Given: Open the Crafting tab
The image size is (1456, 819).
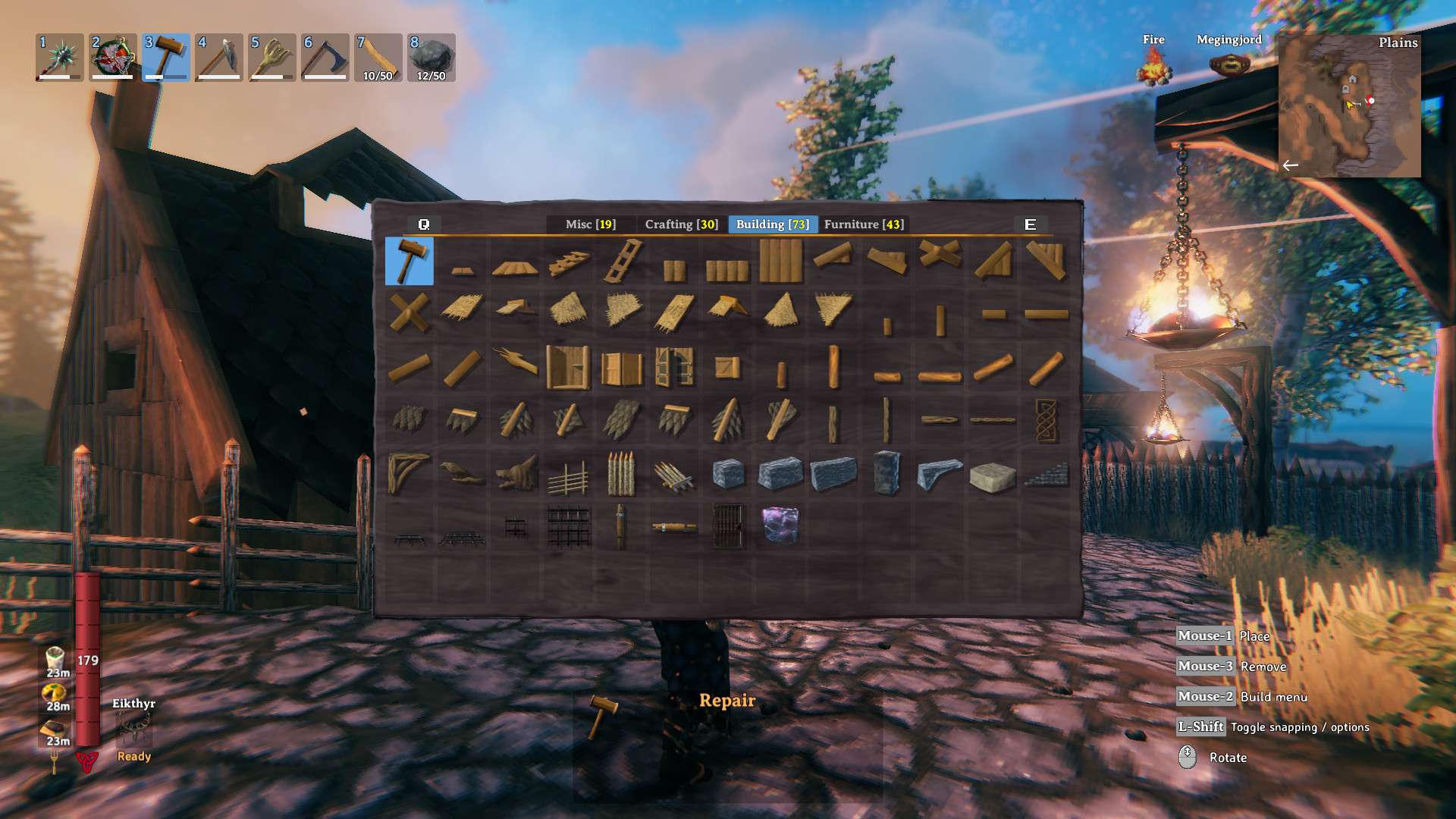Looking at the screenshot, I should 679,224.
